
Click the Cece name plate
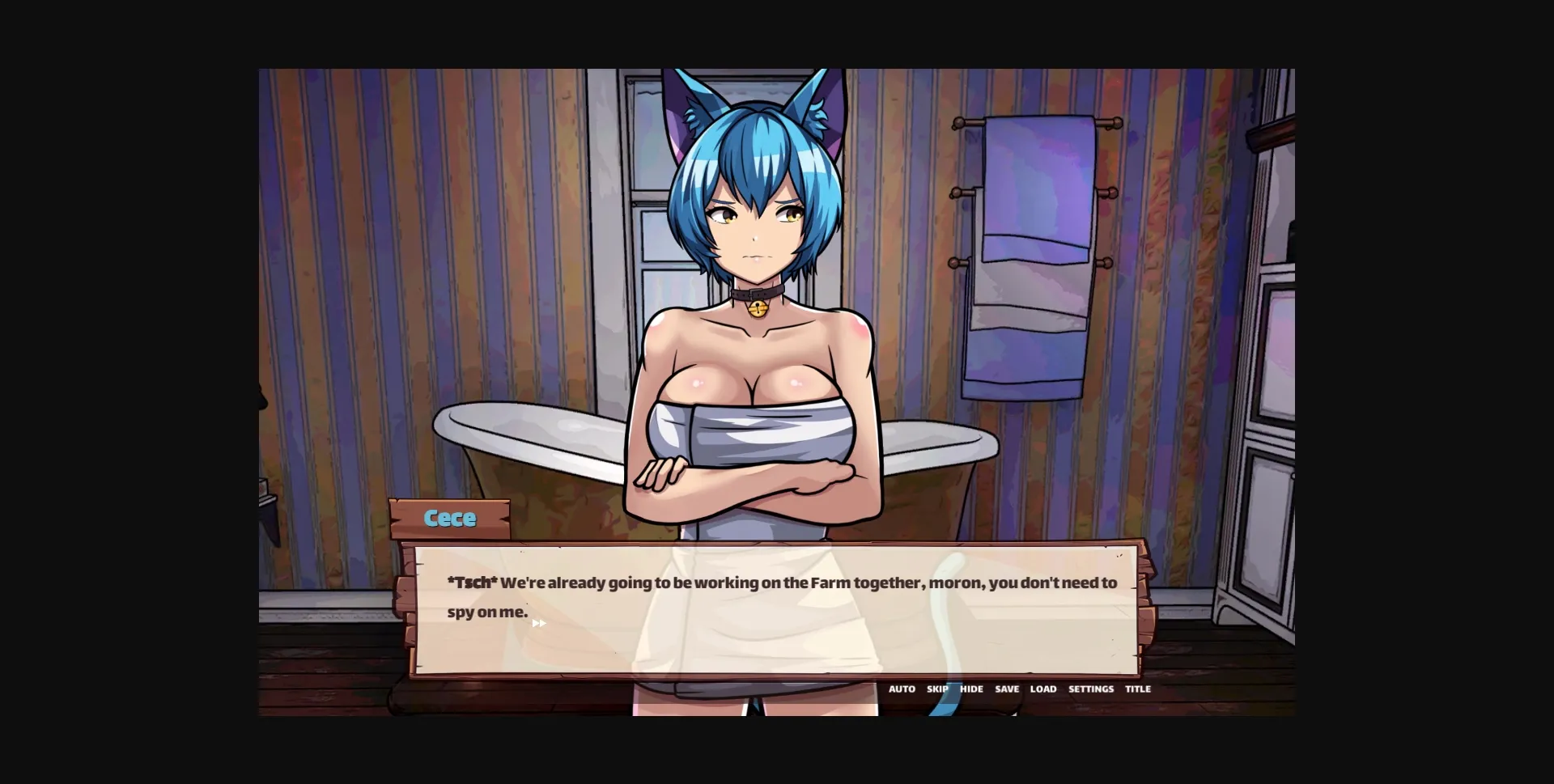[450, 518]
